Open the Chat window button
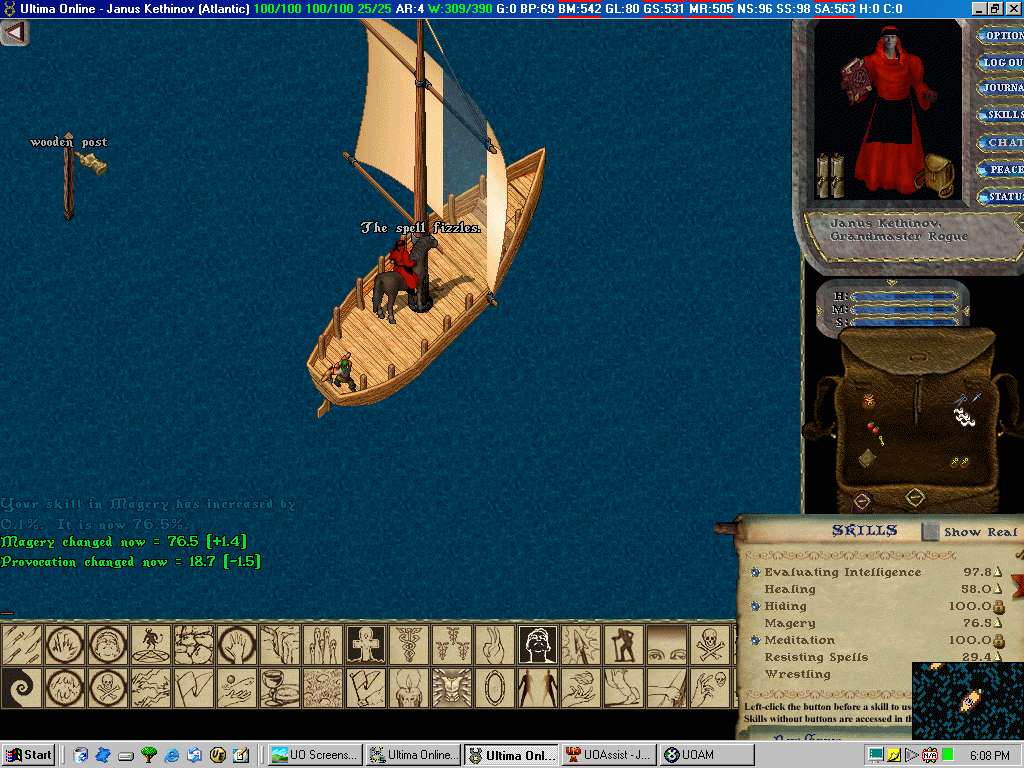This screenshot has width=1024, height=768. click(1001, 142)
